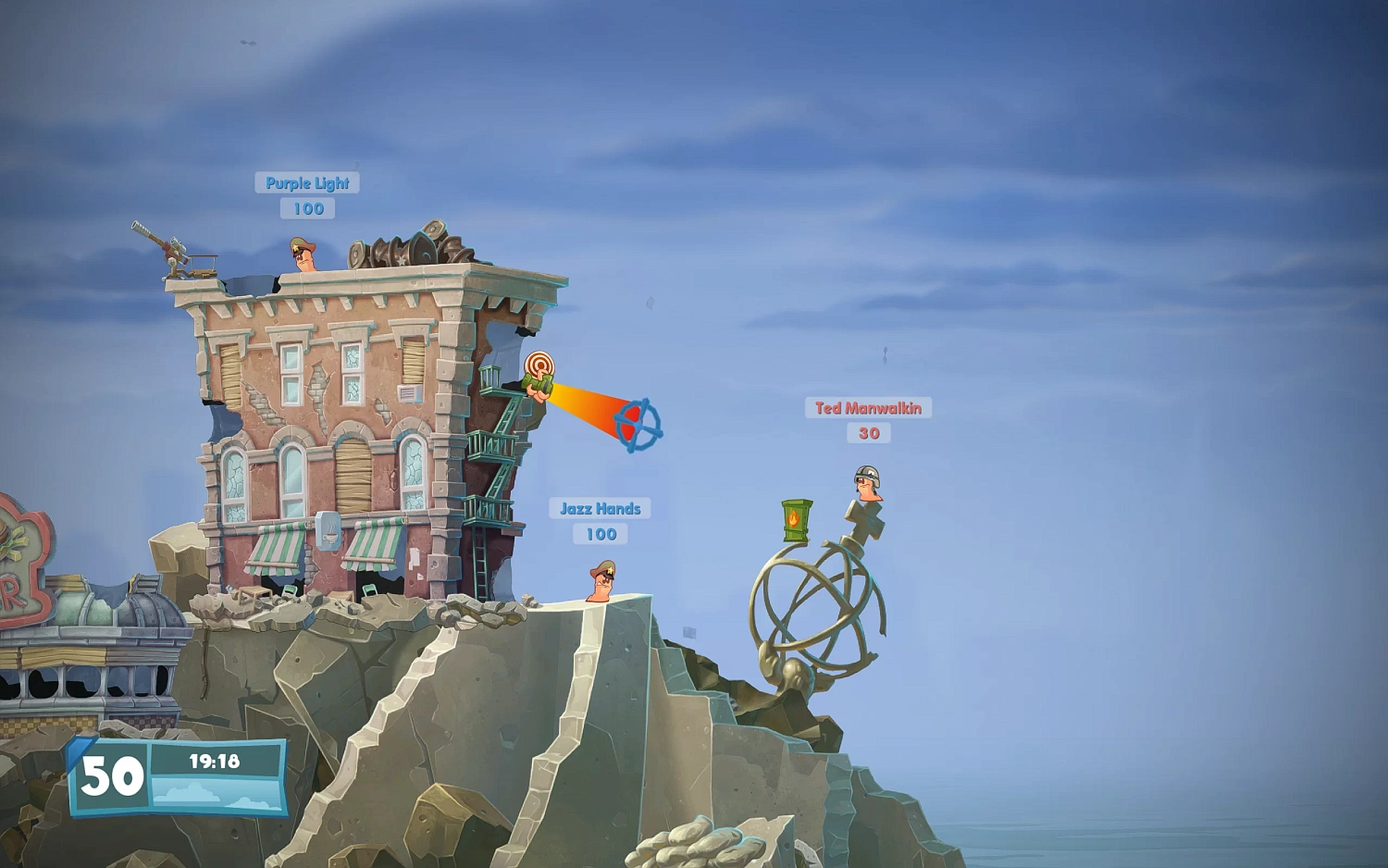This screenshot has width=1388, height=868.
Task: Click the Purple Light name banner
Action: [x=306, y=182]
